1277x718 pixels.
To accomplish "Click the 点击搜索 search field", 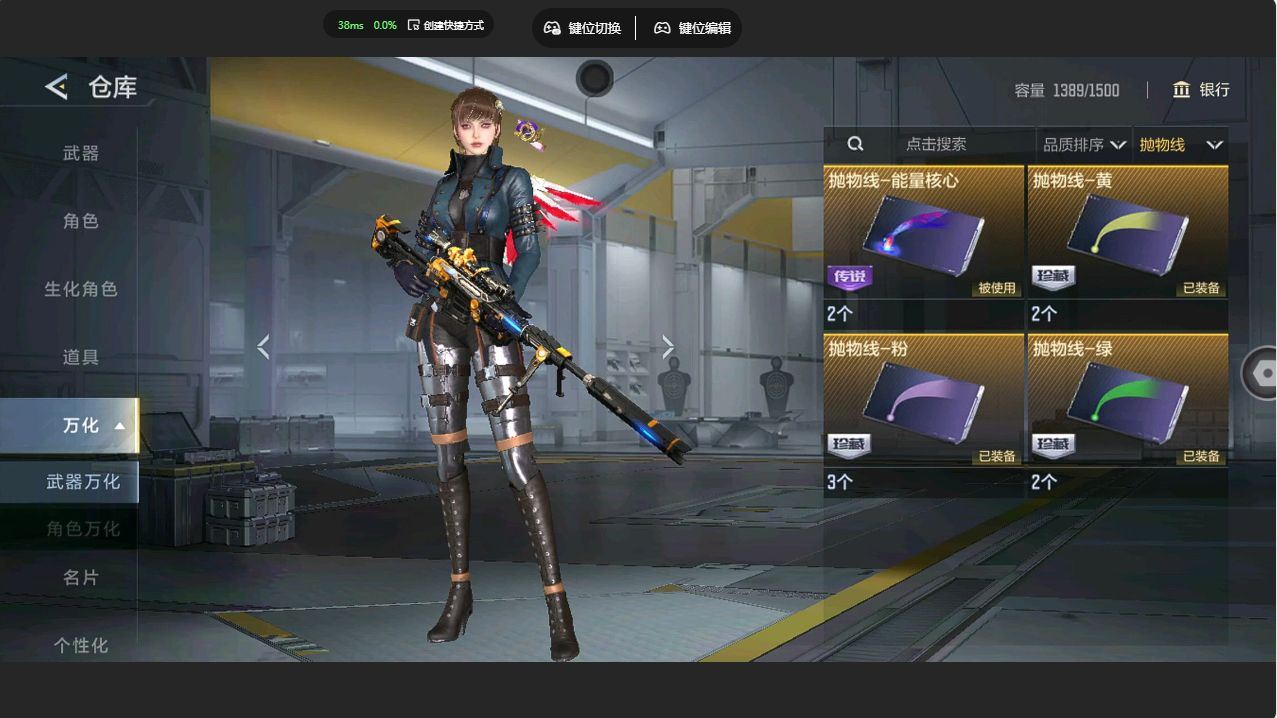I will click(x=936, y=145).
